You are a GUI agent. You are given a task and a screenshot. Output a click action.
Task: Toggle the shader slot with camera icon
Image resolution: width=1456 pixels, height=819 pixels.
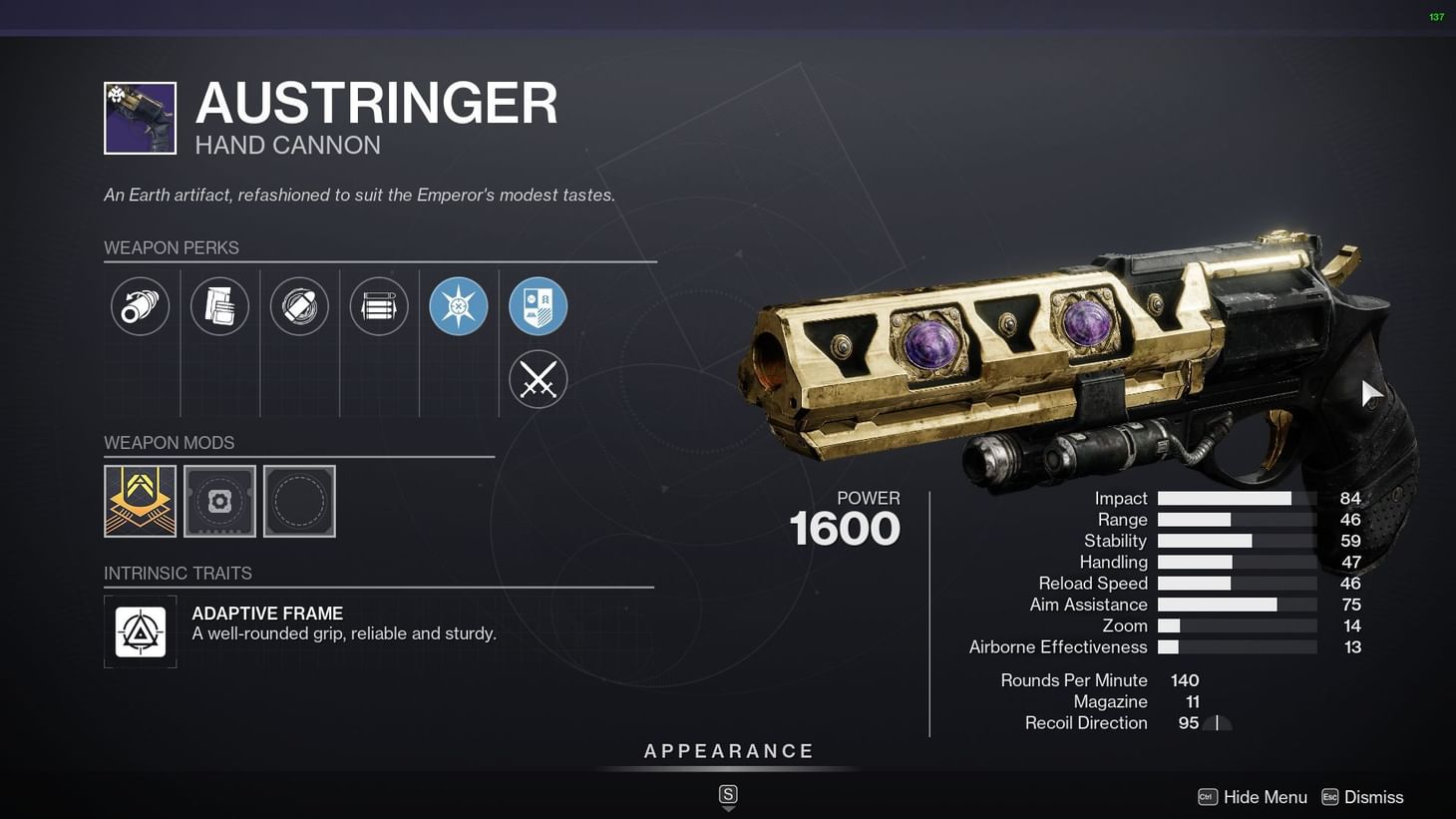point(219,501)
